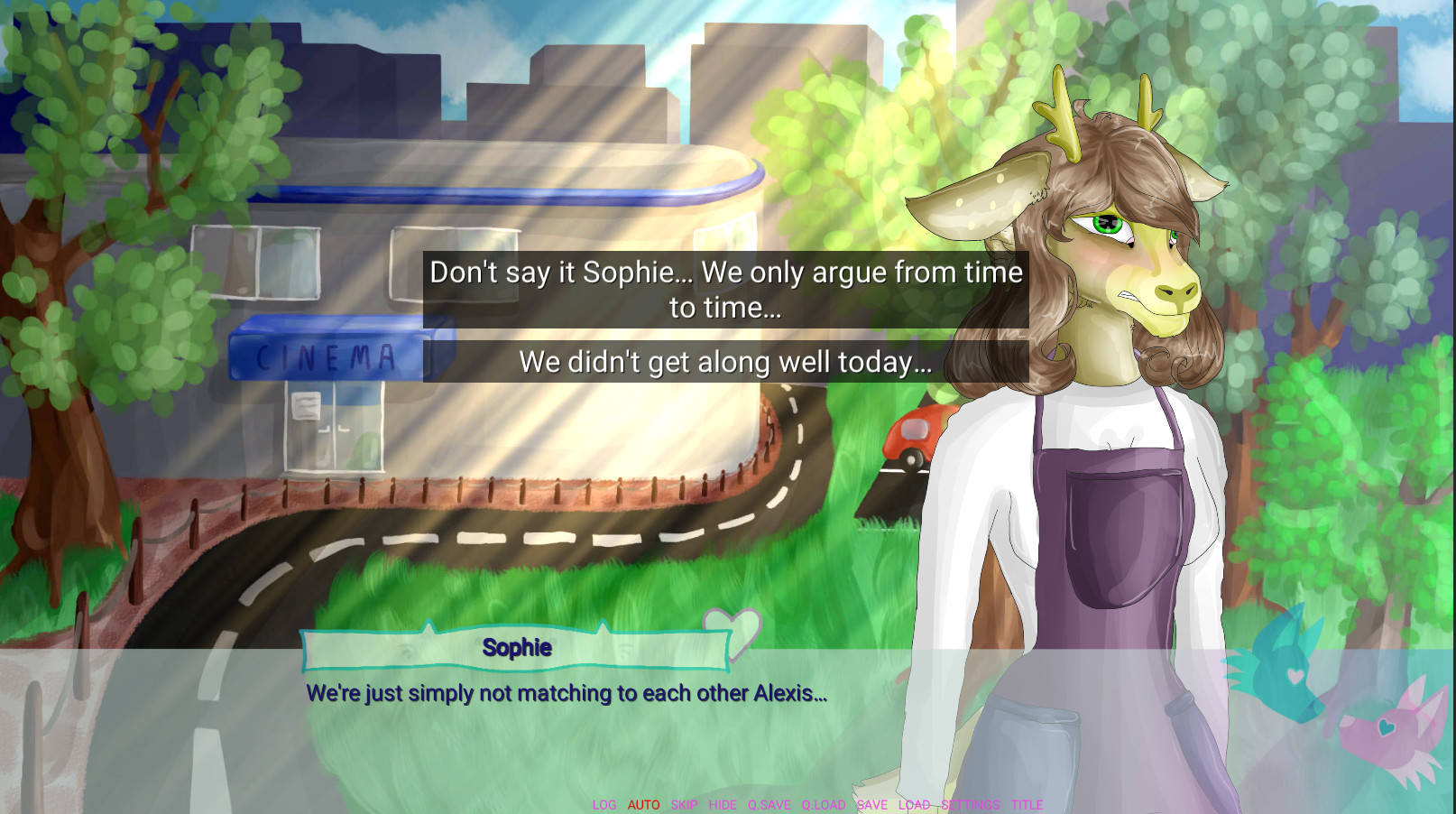1456x814 pixels.
Task: Click the 'We didn't get along well today' box
Action: pos(726,362)
